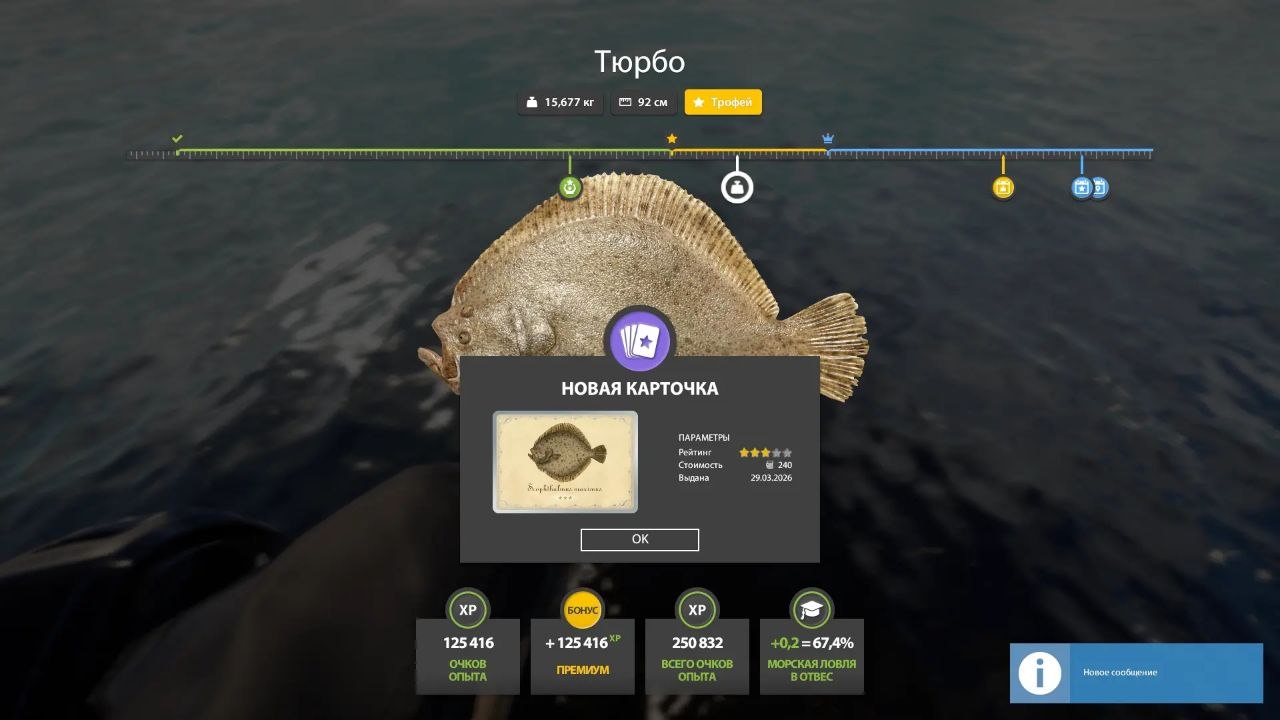
Task: Click the white weight marker on the scale
Action: (737, 186)
